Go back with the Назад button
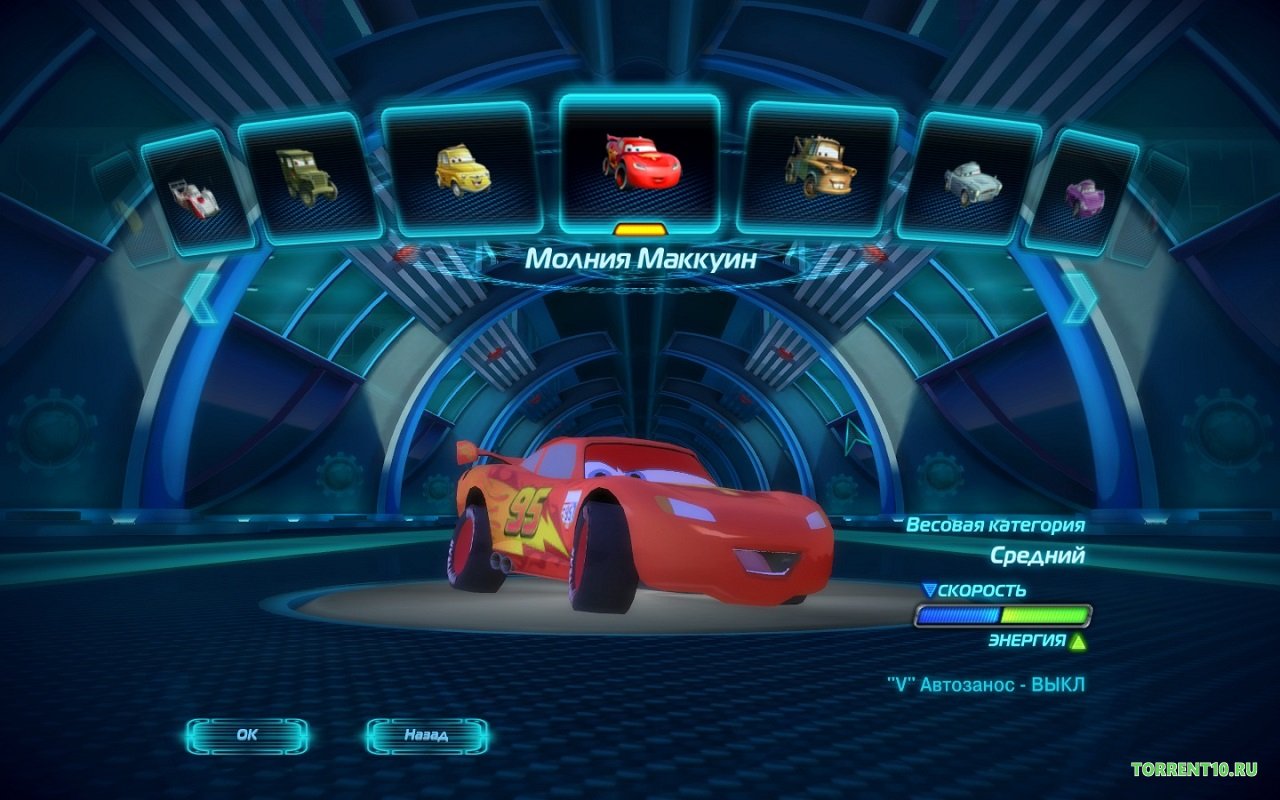Screen dimensions: 1280x800 click(426, 735)
